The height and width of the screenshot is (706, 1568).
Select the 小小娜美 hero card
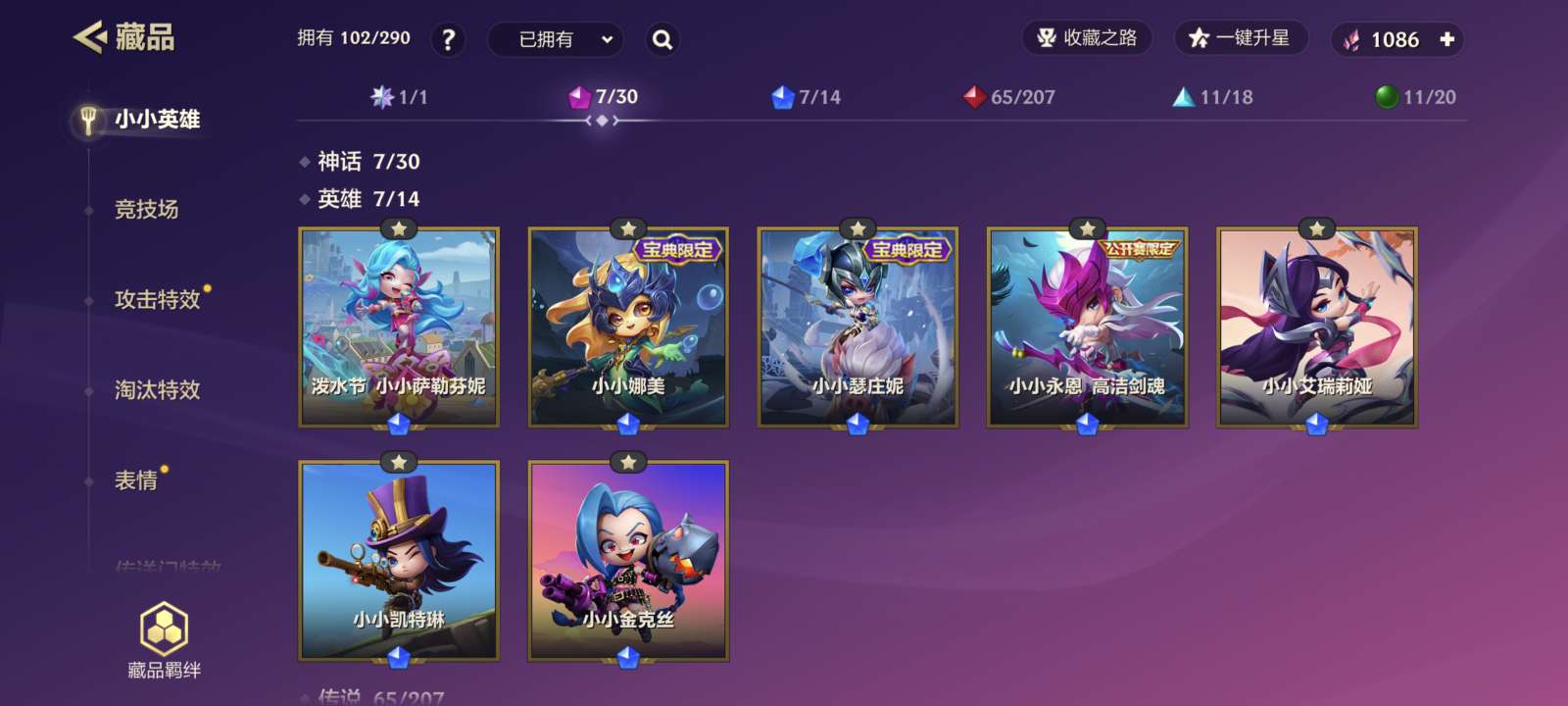tap(628, 328)
